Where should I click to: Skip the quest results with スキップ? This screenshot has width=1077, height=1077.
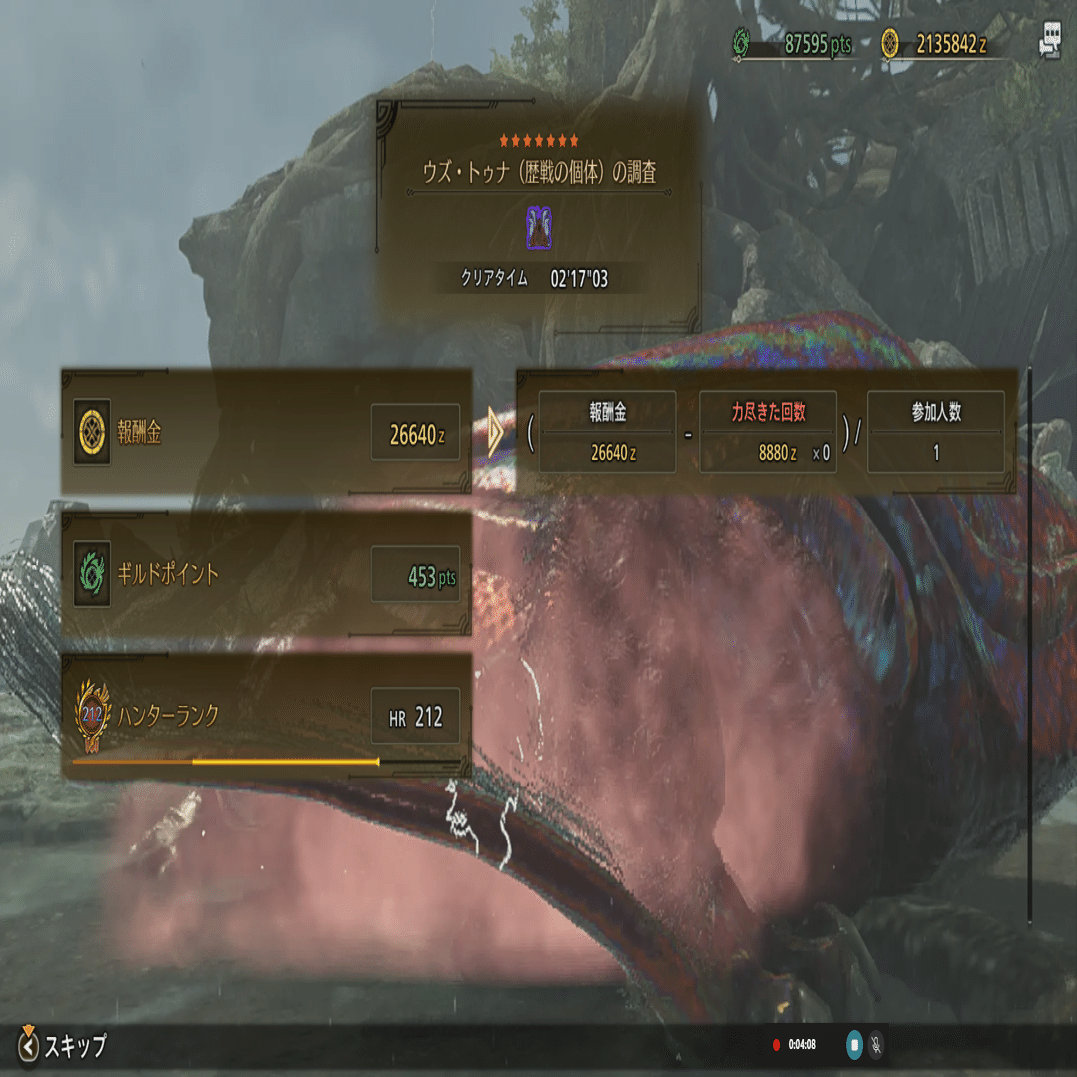click(x=64, y=1046)
